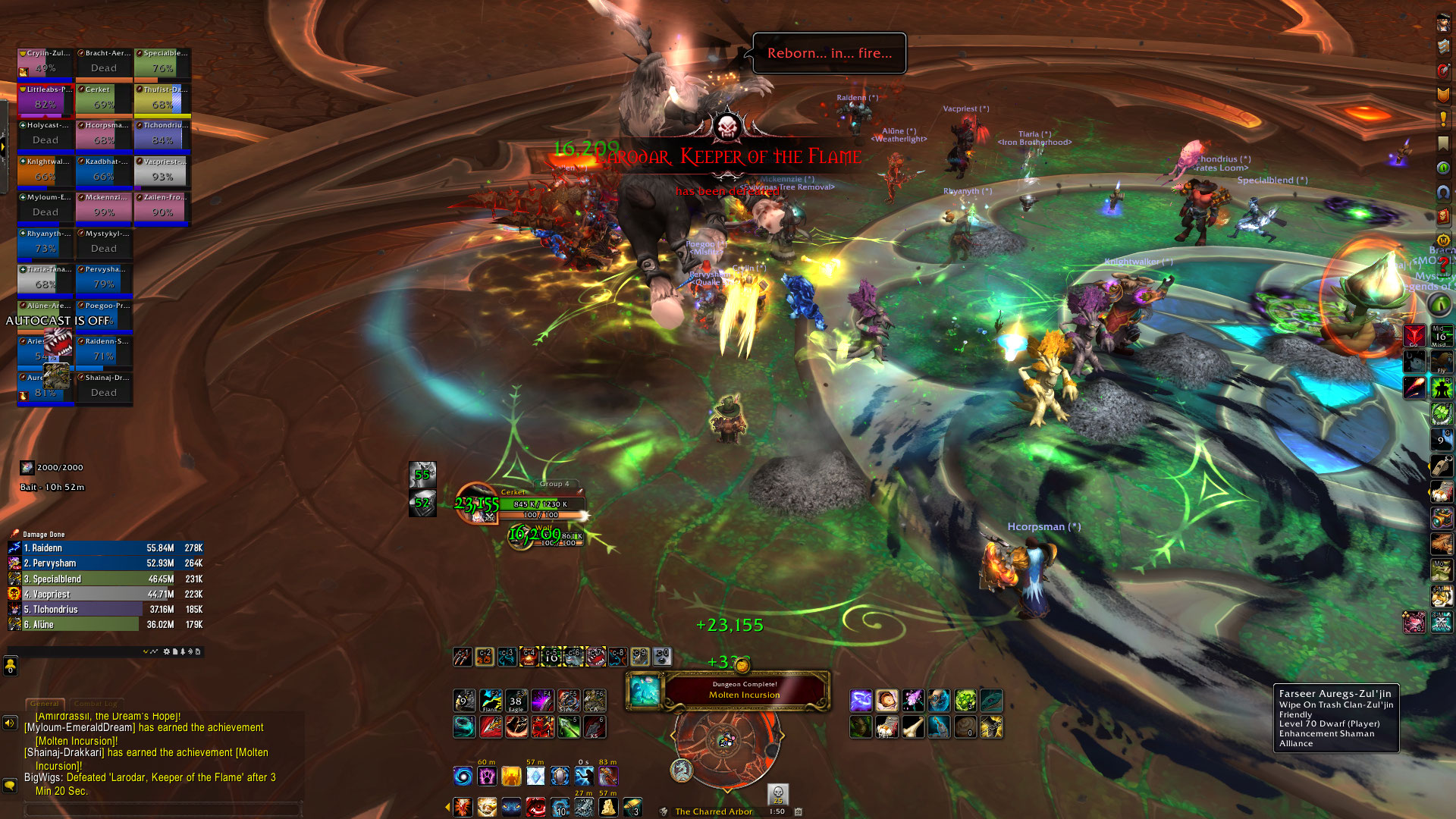Use the blue swirling vortex ability
Image resolution: width=1456 pixels, height=819 pixels.
pos(463,776)
